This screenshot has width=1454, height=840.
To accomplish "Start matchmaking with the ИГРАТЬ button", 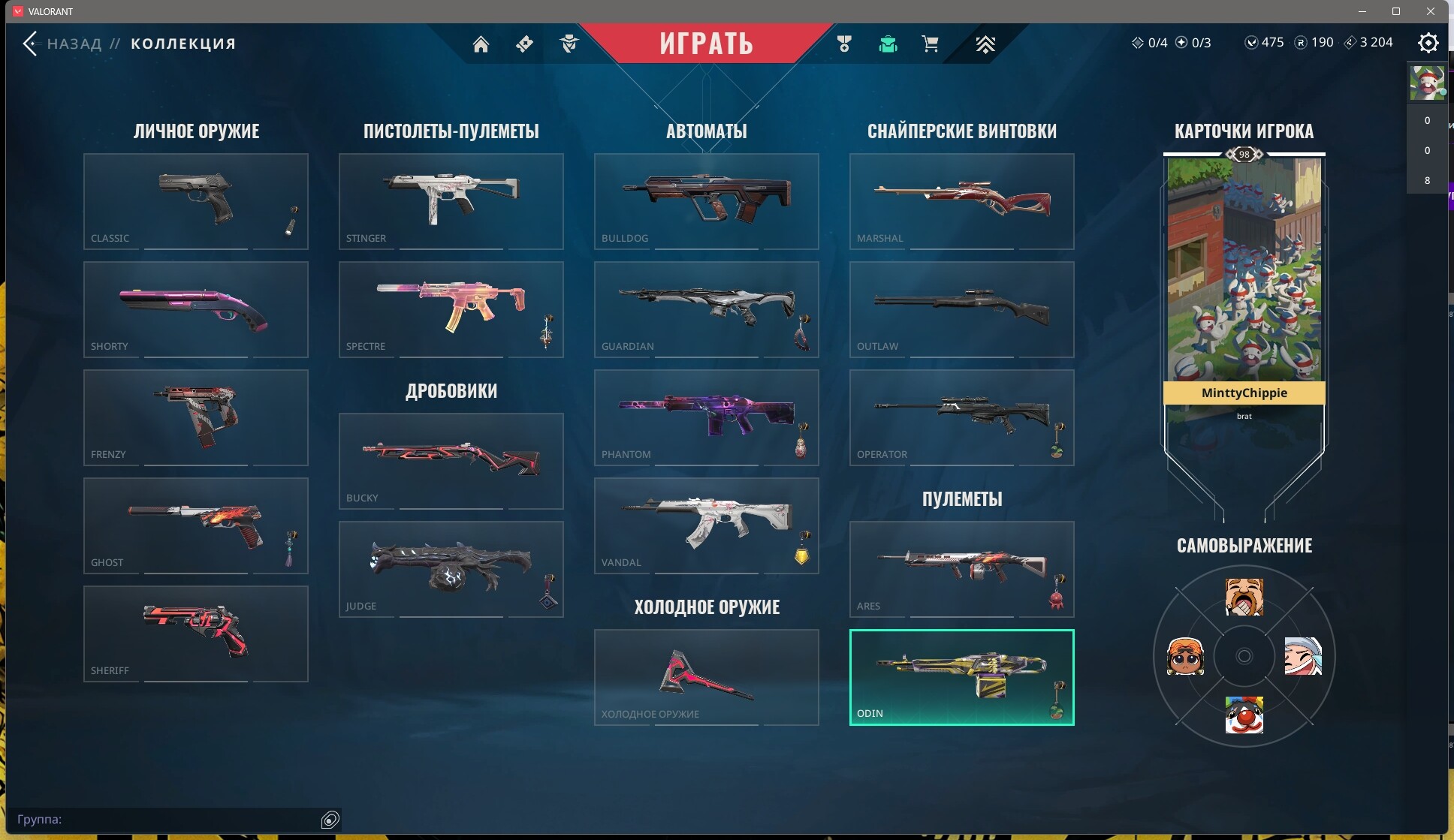I will pyautogui.click(x=706, y=43).
